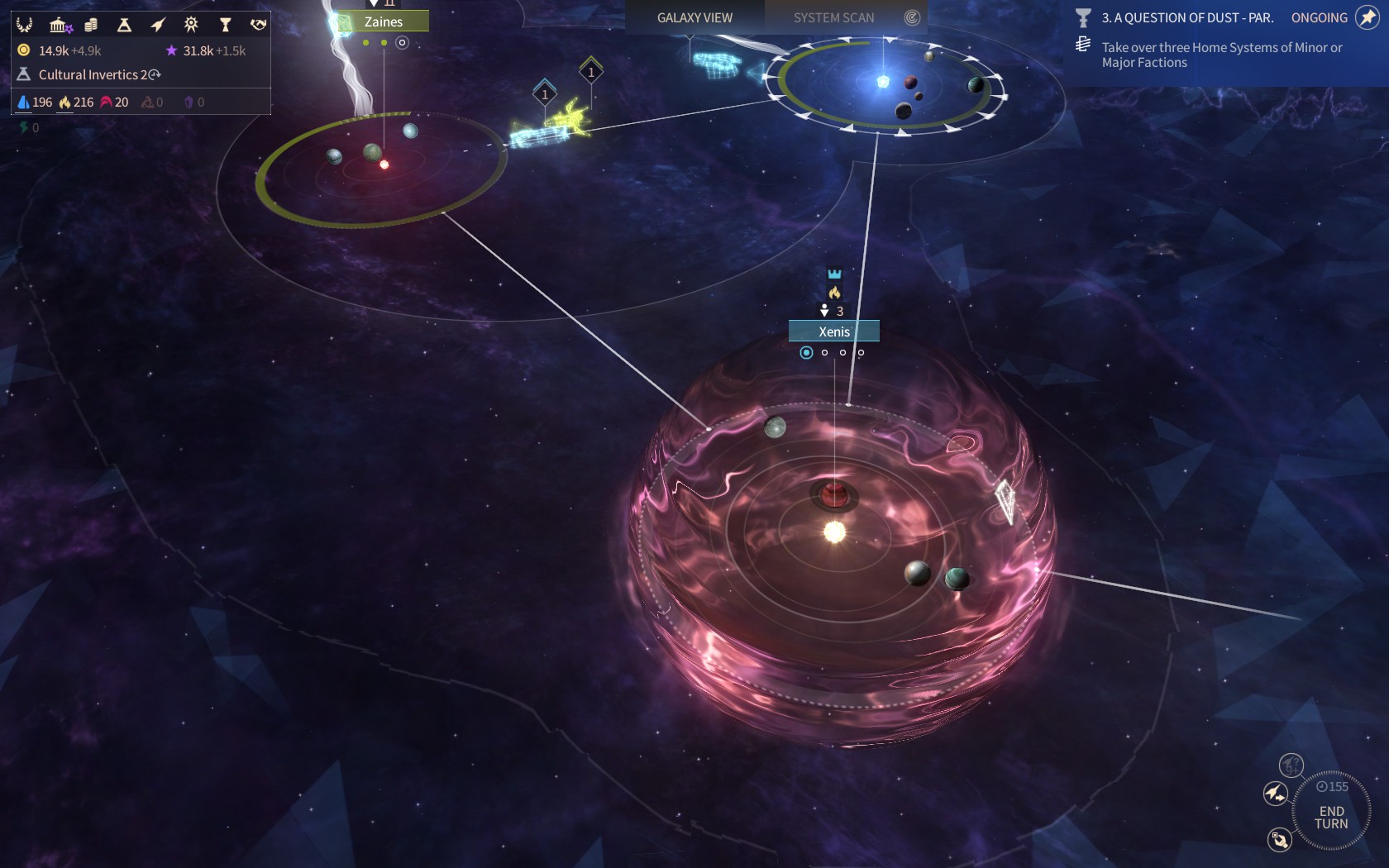Open the laurel wreath empire screen

(25, 25)
